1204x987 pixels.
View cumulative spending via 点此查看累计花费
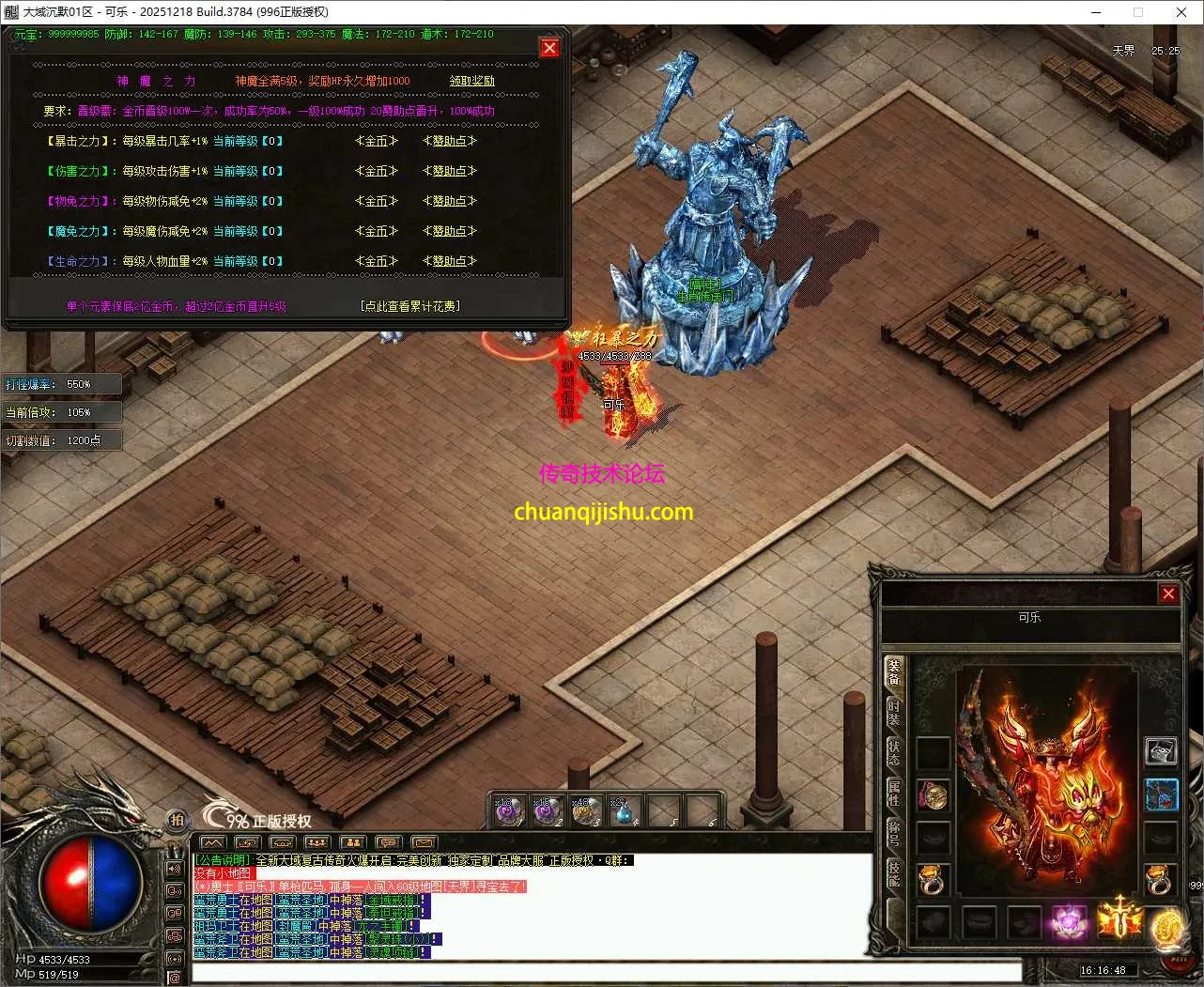(410, 306)
